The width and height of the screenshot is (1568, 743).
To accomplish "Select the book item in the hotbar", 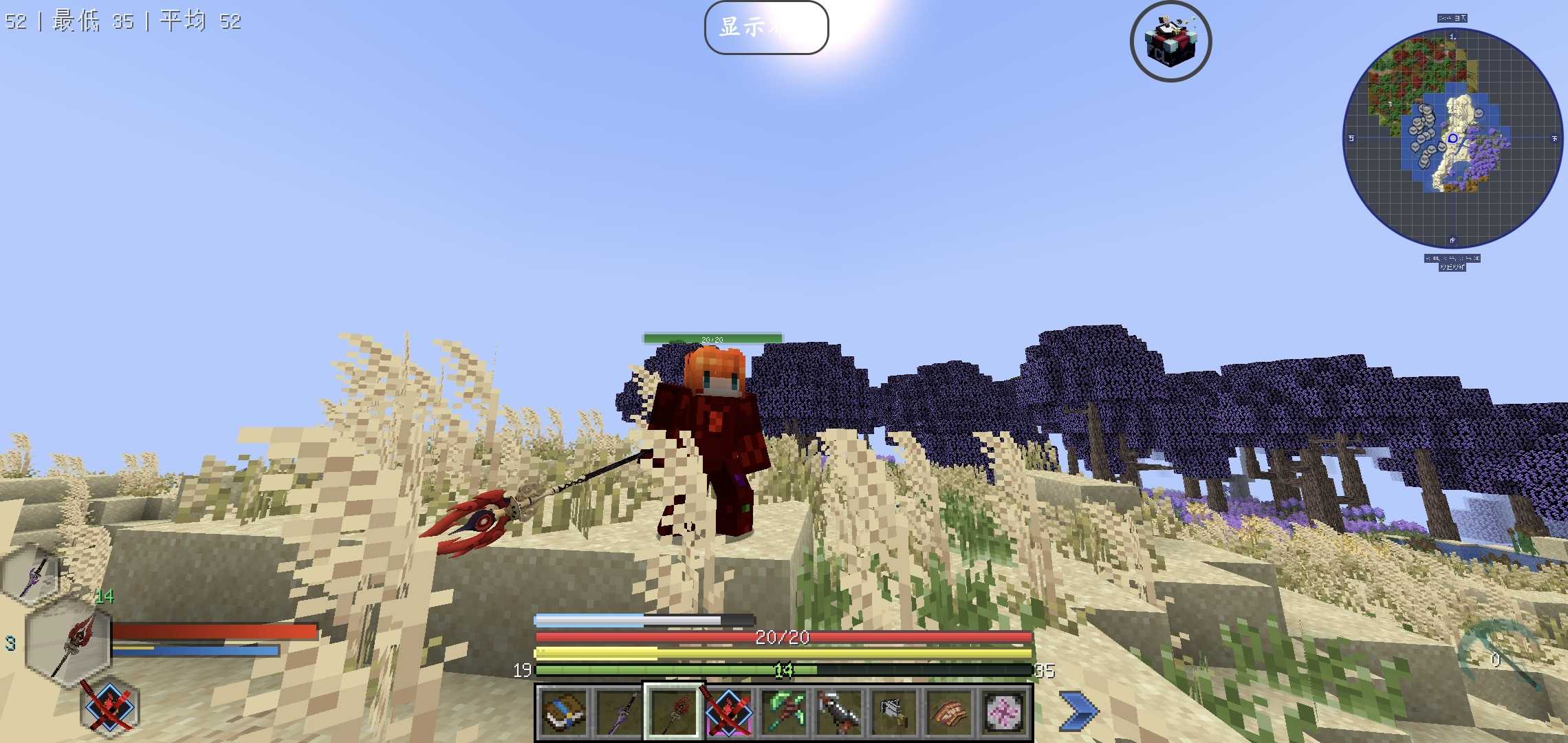I will click(x=564, y=712).
